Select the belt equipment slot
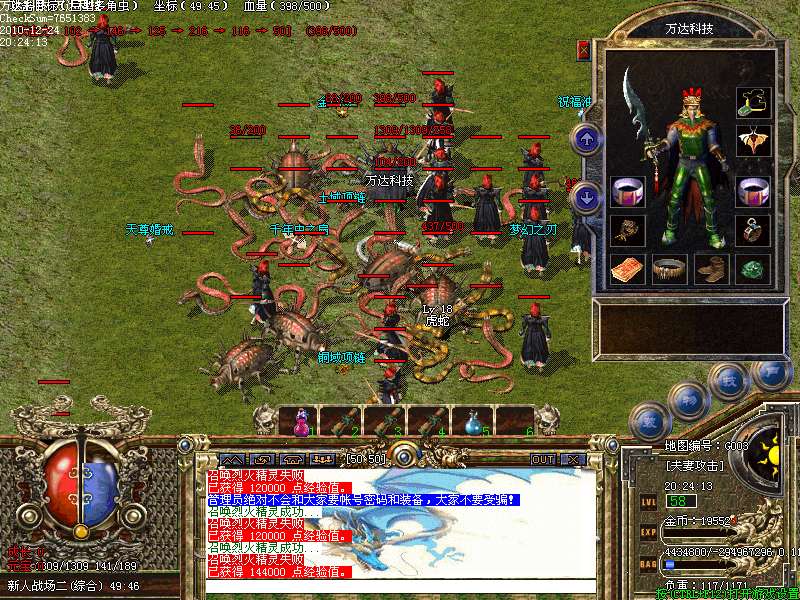 click(x=669, y=269)
